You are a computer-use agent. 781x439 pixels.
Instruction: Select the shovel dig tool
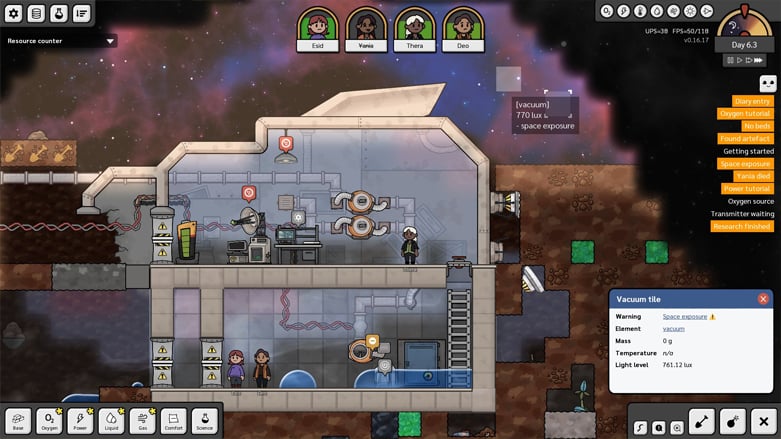(x=700, y=423)
